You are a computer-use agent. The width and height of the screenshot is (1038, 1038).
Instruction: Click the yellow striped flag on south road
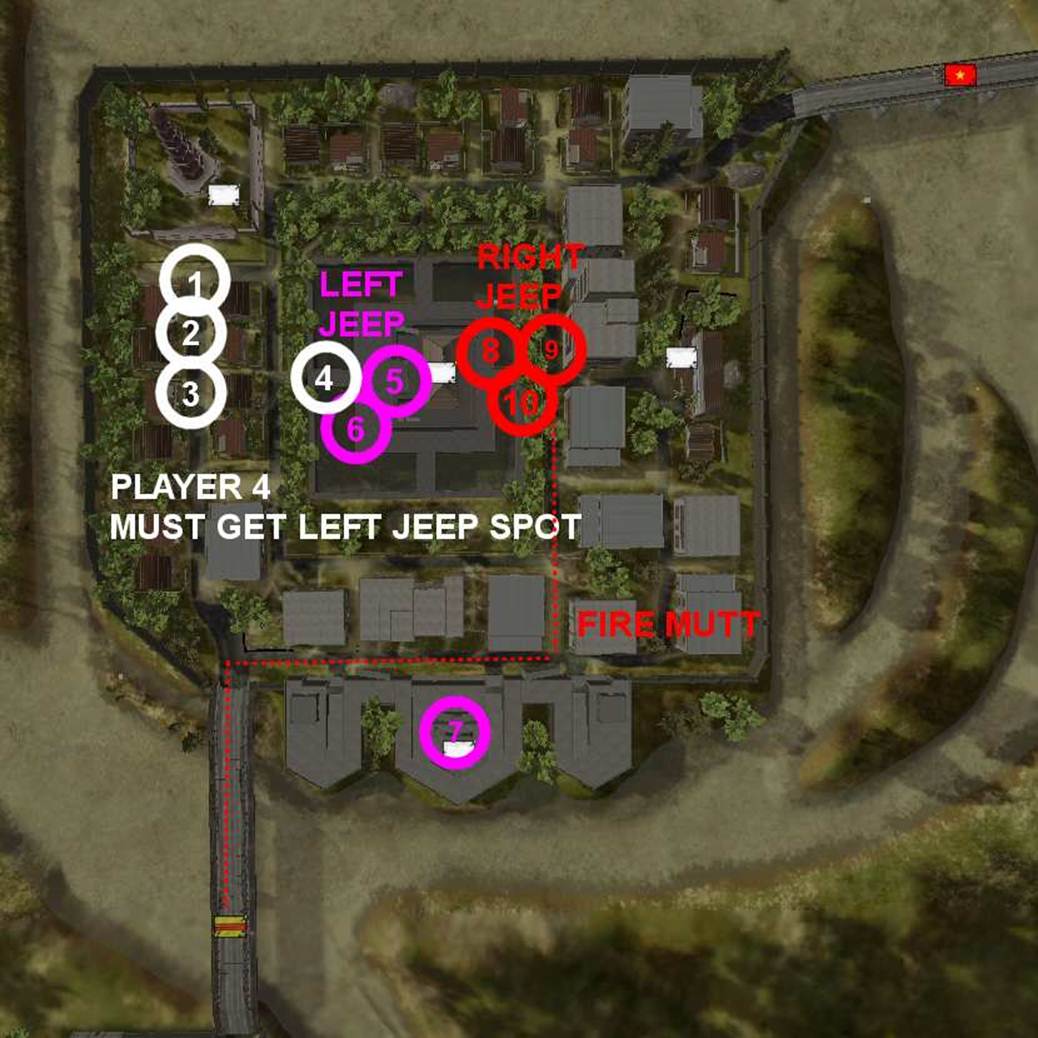tap(231, 927)
